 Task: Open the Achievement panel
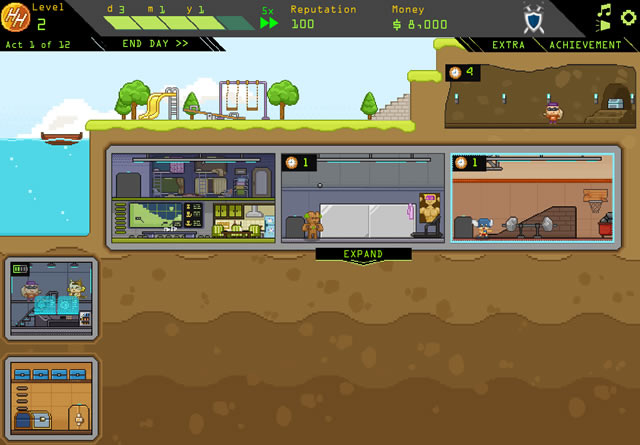tap(585, 45)
